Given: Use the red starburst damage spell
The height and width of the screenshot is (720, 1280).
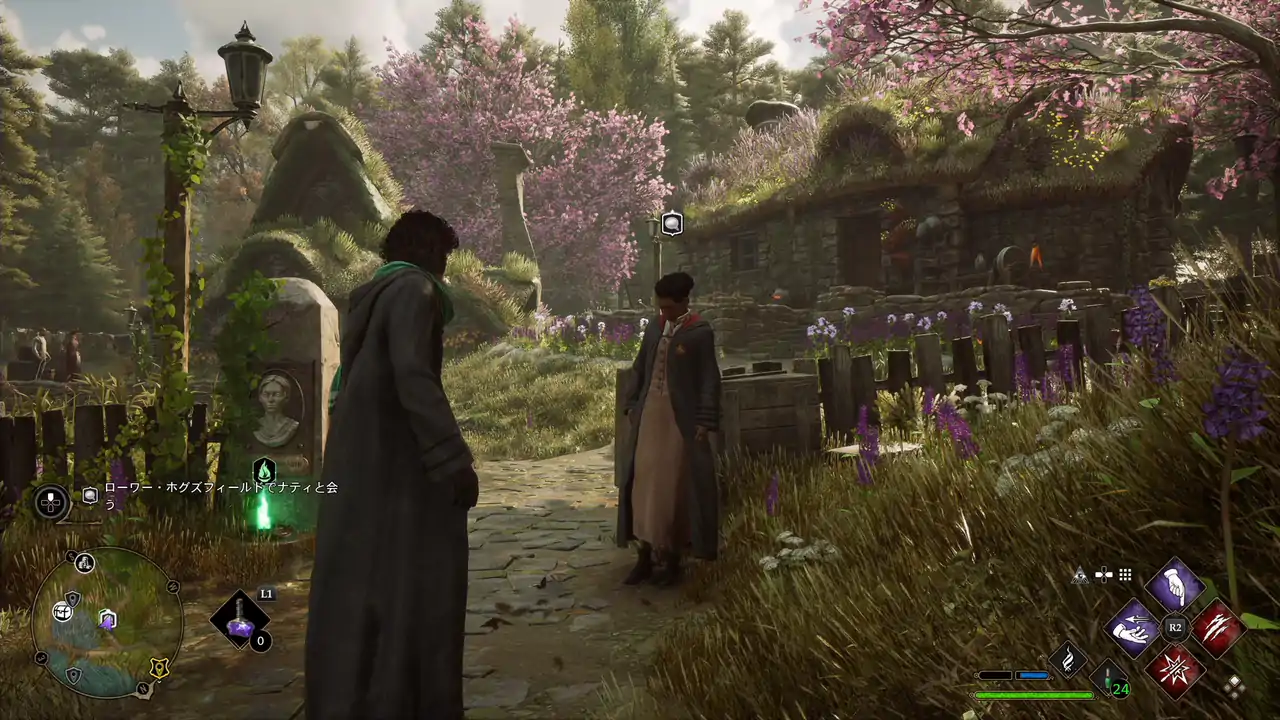Looking at the screenshot, I should 1174,669.
